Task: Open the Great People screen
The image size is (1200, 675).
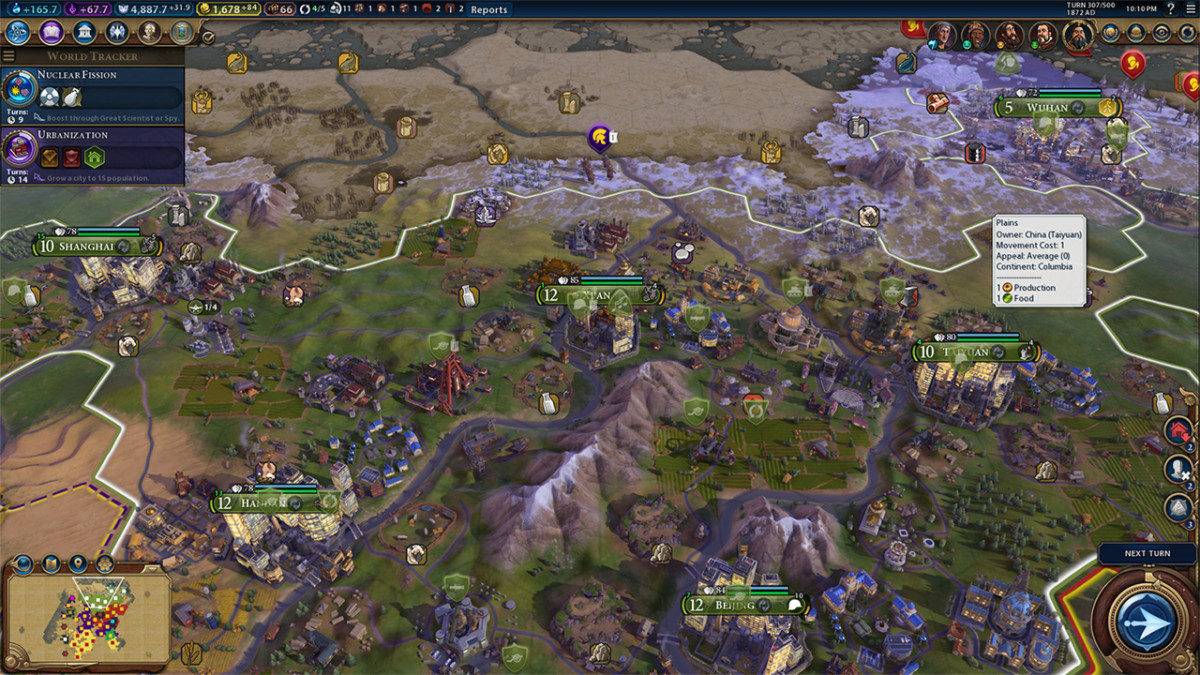Action: click(x=149, y=32)
